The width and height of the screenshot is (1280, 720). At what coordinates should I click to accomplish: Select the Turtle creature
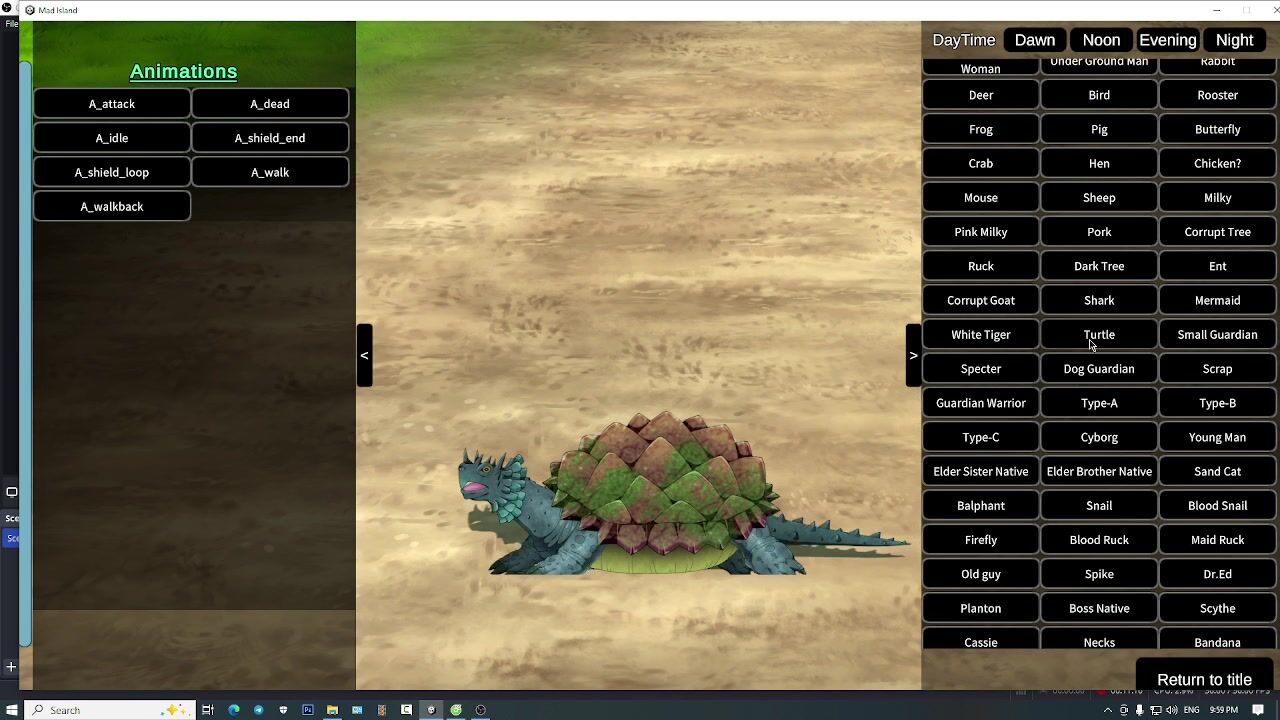(1099, 335)
